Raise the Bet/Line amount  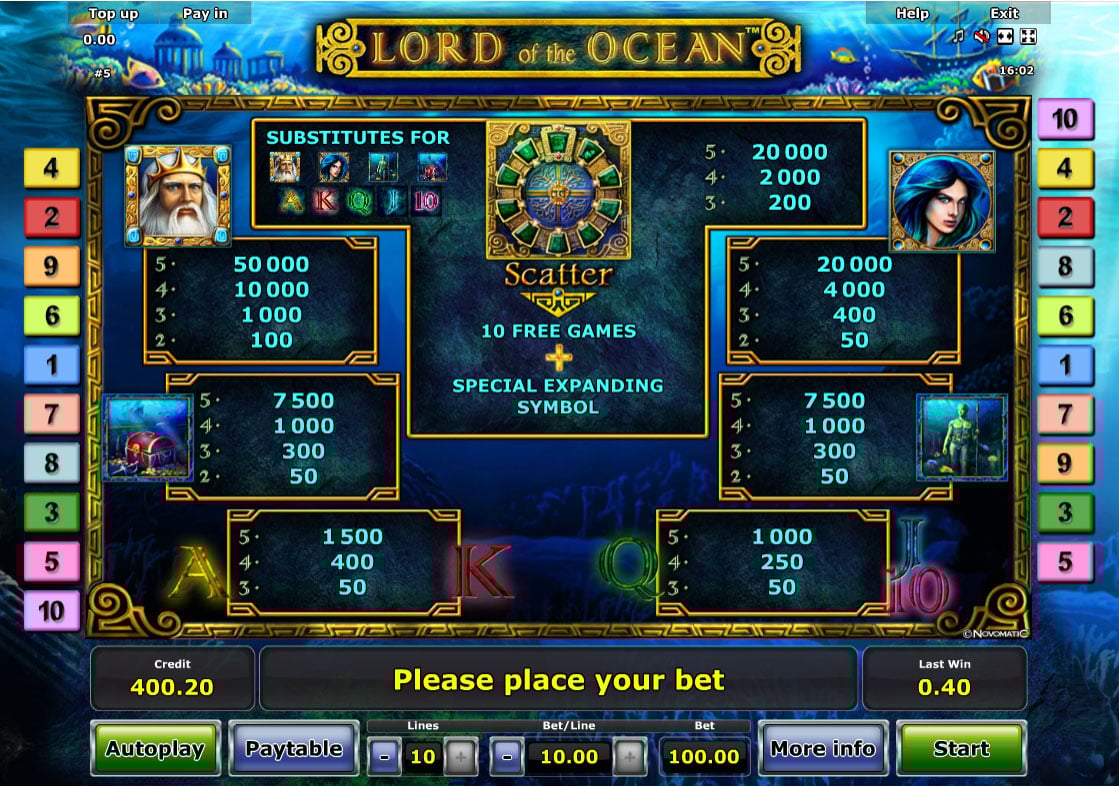click(x=629, y=757)
